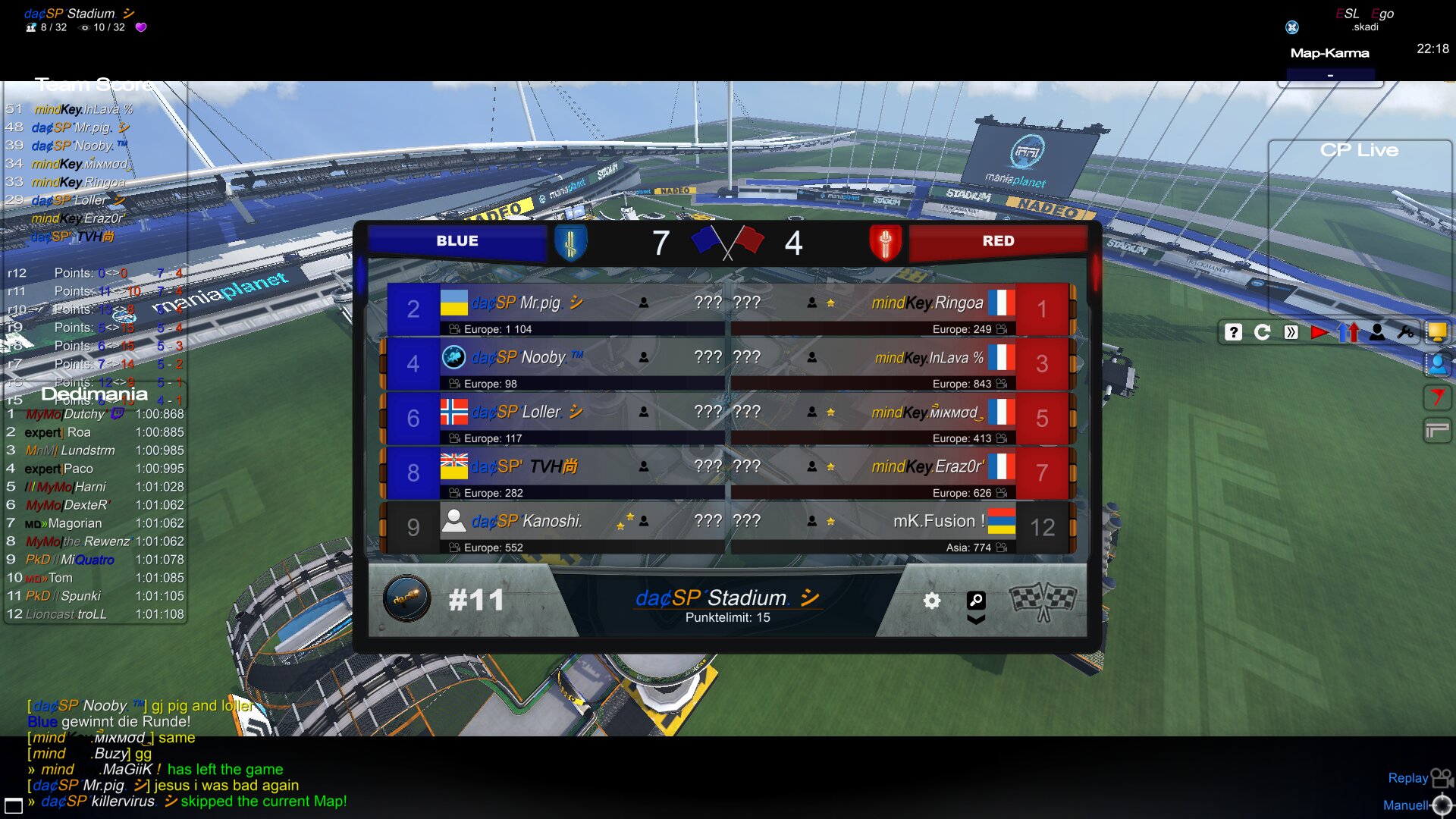Click the yellow monitor icon
Image resolution: width=1456 pixels, height=819 pixels.
coord(1436,332)
